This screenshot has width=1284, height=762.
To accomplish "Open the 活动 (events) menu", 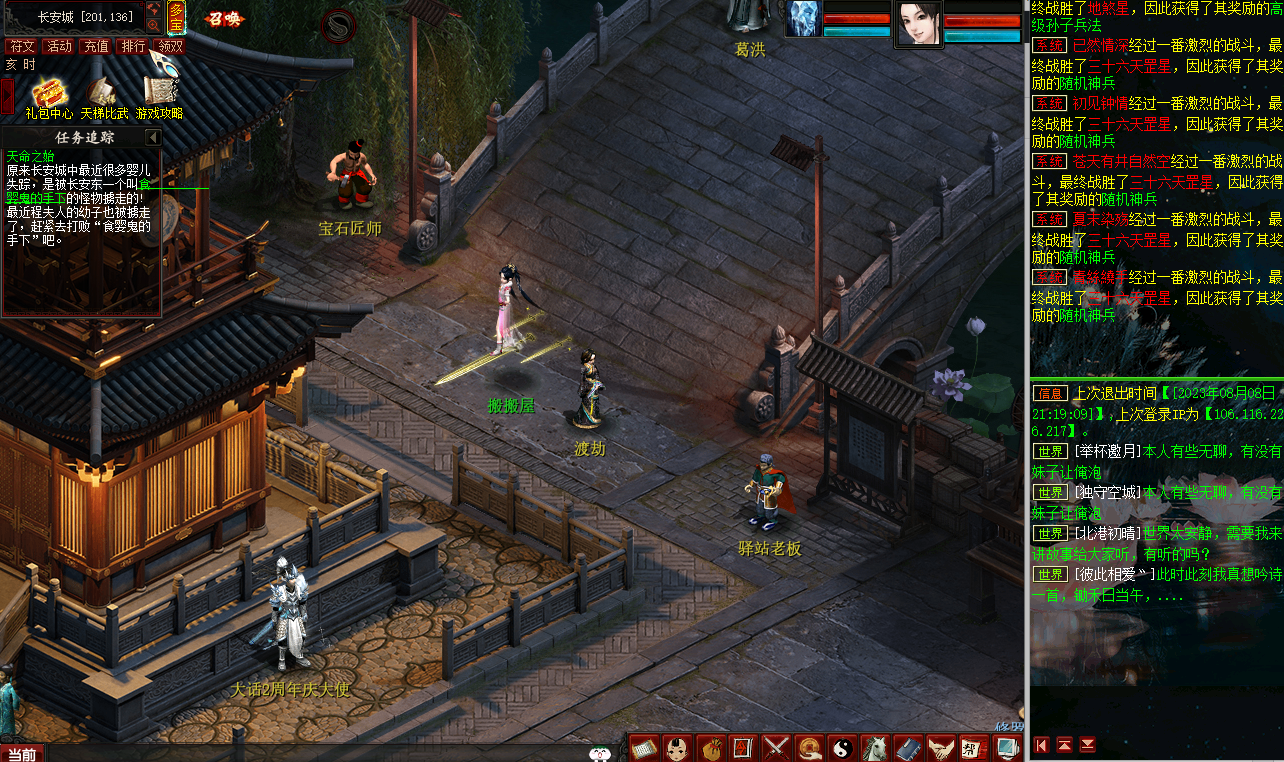I will click(x=60, y=46).
